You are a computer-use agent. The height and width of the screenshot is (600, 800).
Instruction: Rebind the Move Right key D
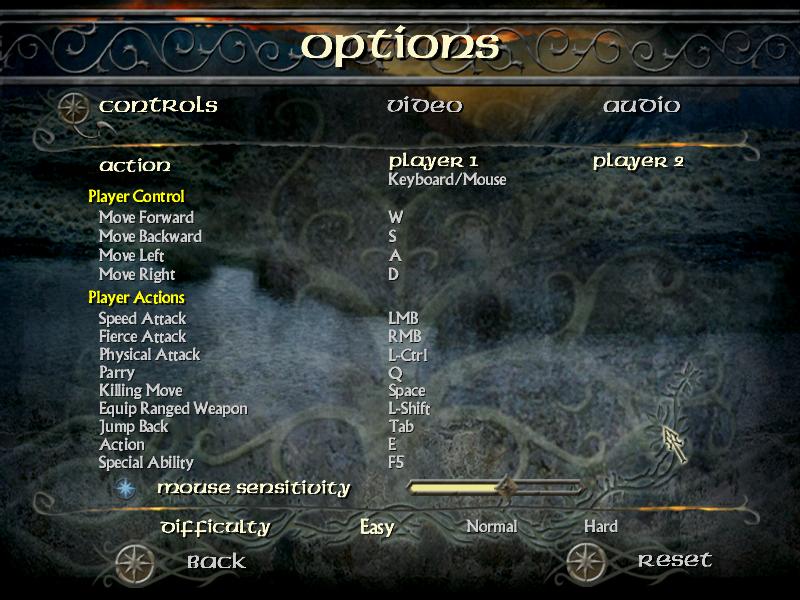(394, 274)
